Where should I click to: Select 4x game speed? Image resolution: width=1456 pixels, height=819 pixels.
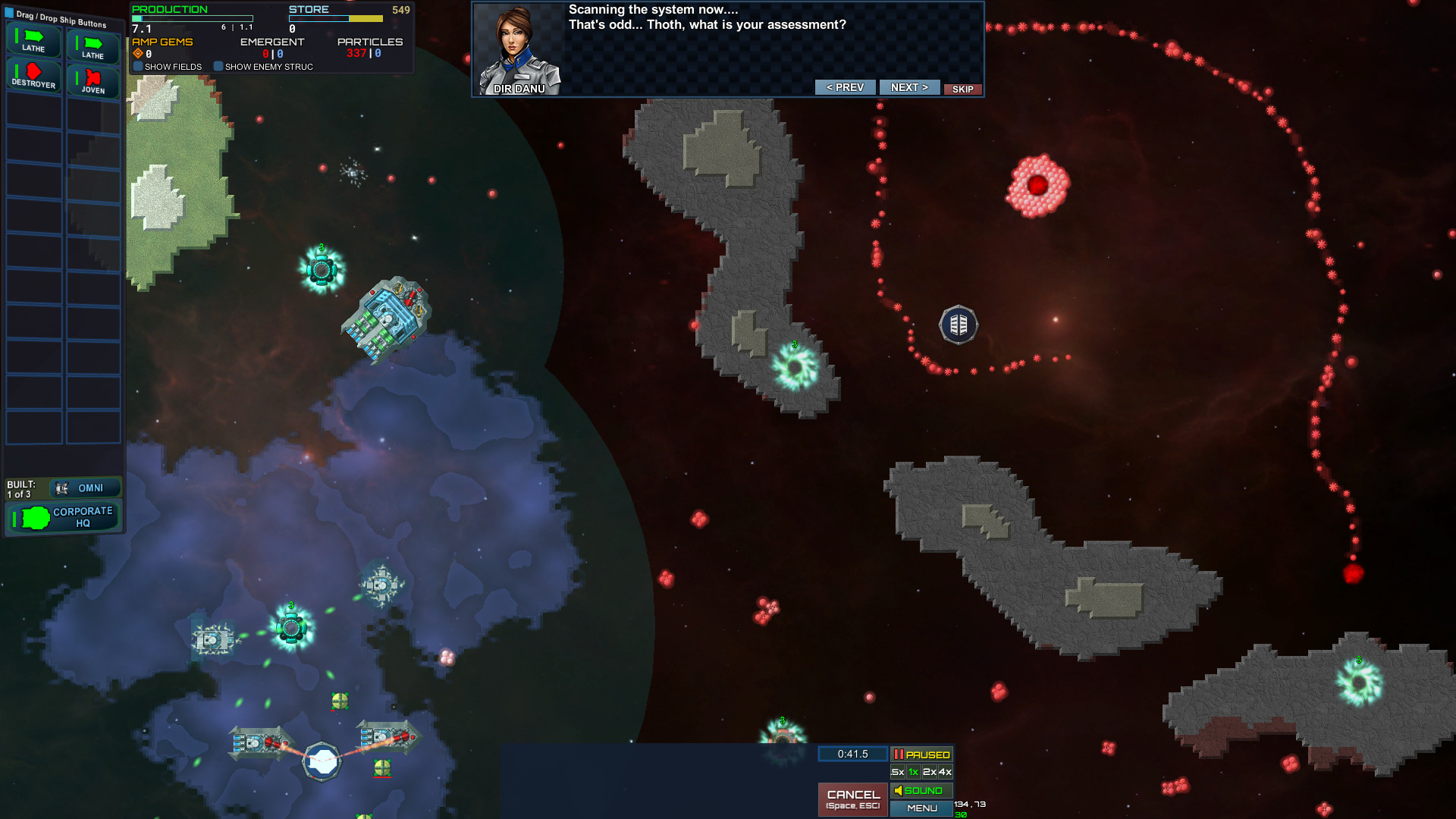(x=945, y=772)
